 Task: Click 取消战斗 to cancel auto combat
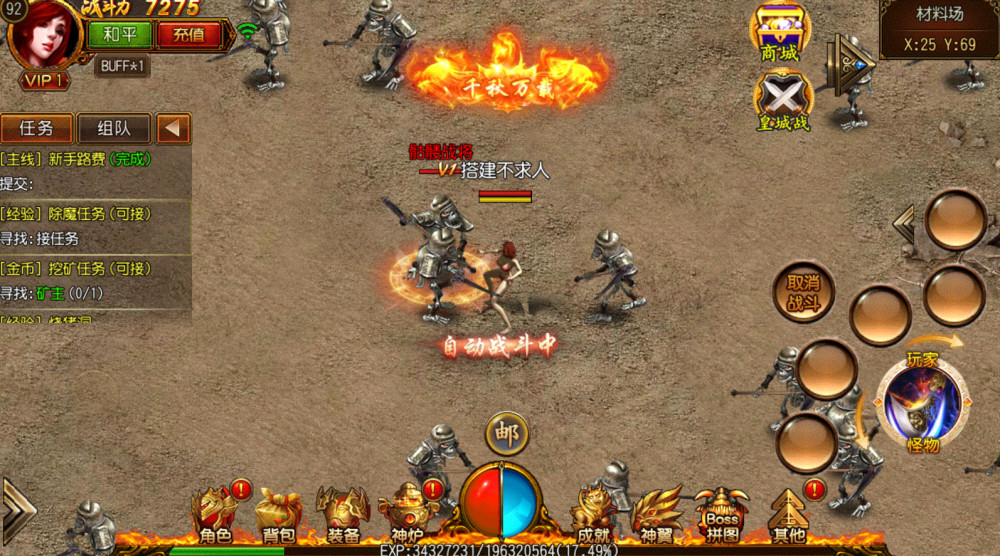[x=803, y=291]
